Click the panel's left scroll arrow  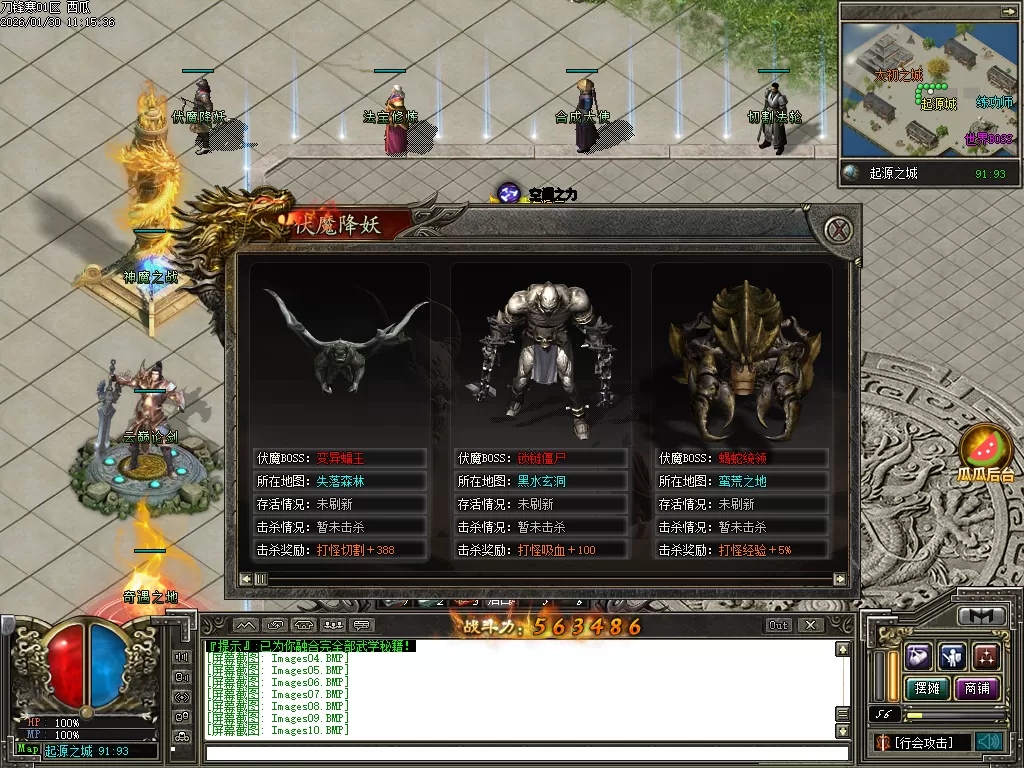(x=246, y=578)
